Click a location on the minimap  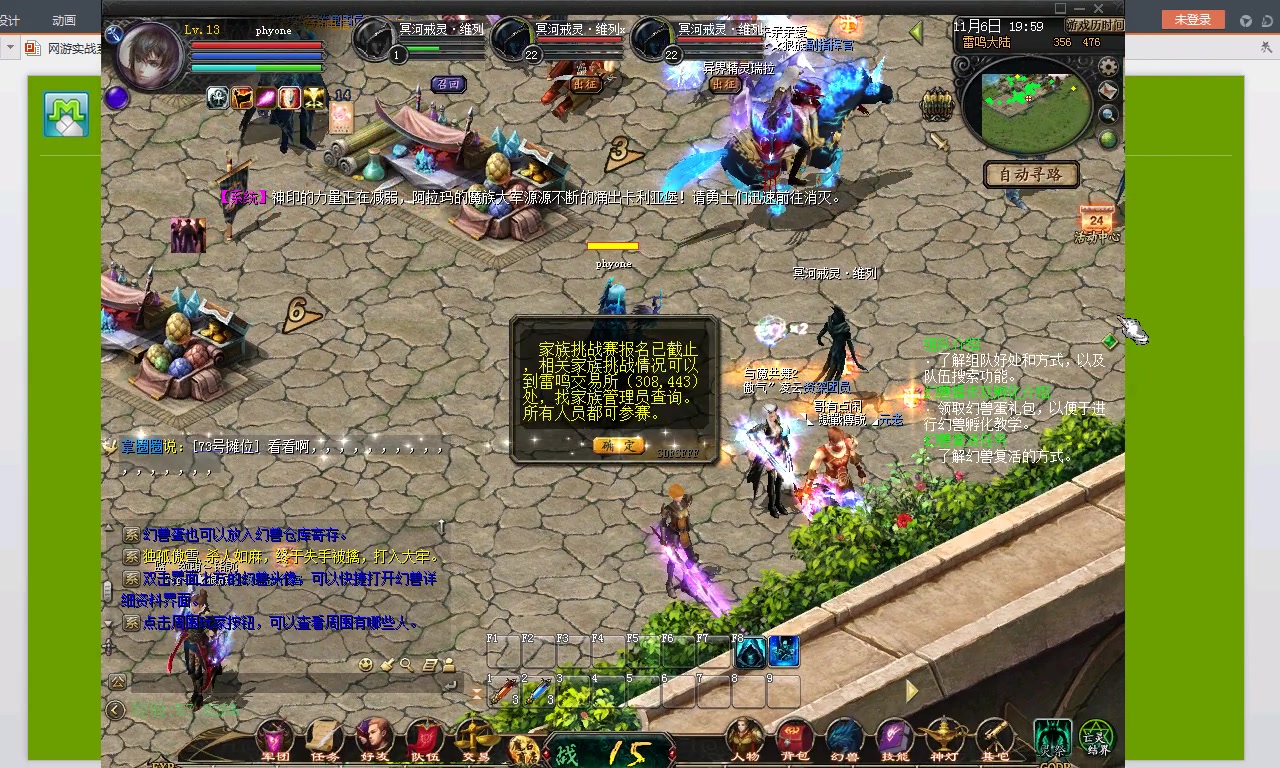click(x=1030, y=105)
